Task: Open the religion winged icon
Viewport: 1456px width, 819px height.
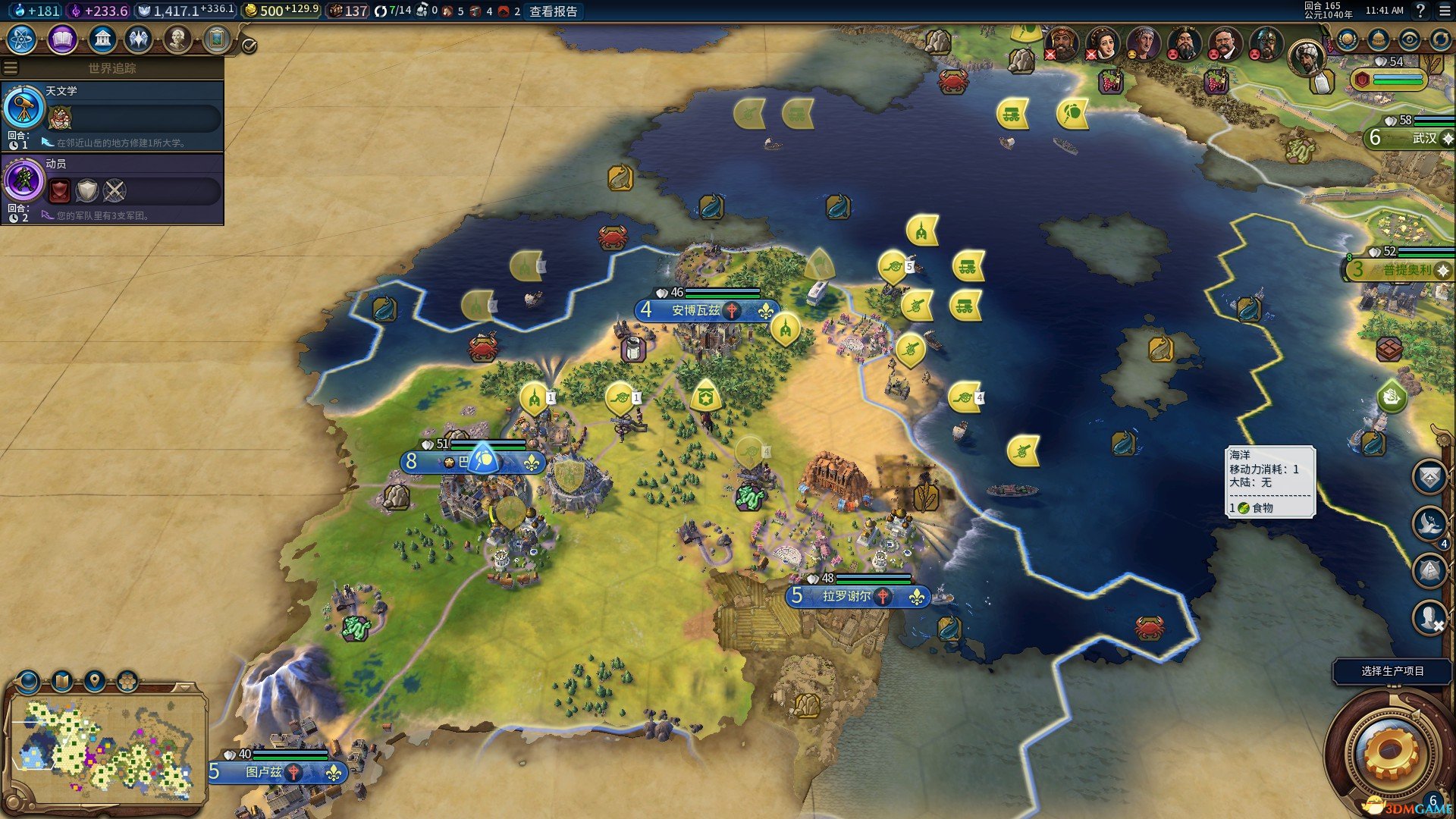Action: point(139,39)
